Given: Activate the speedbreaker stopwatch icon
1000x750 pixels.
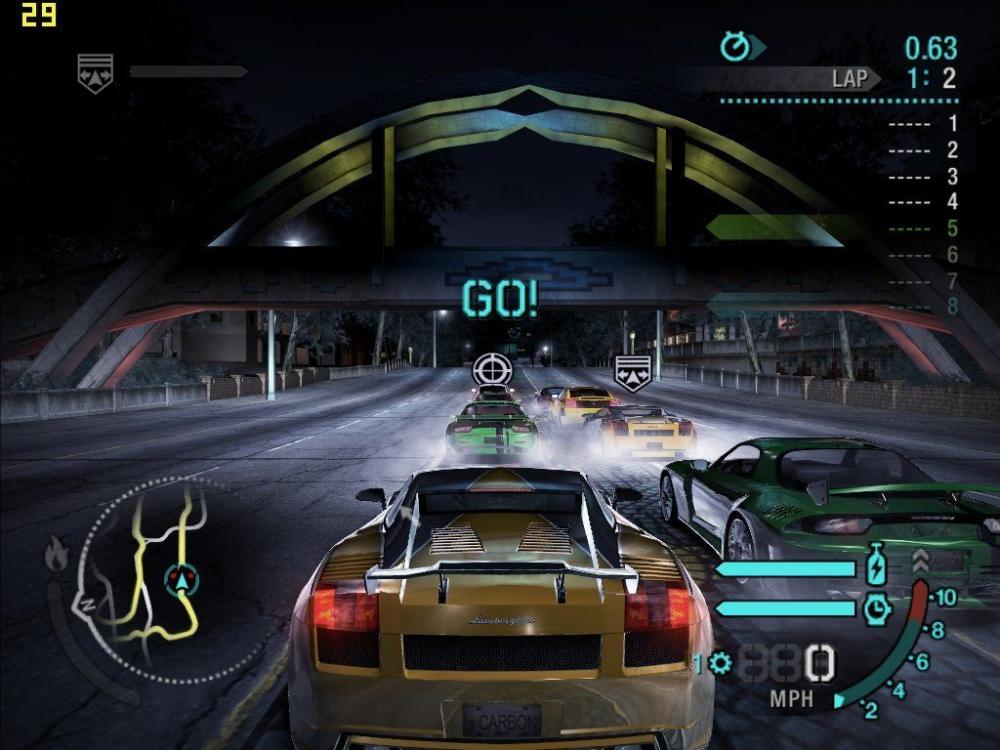Looking at the screenshot, I should [876, 607].
